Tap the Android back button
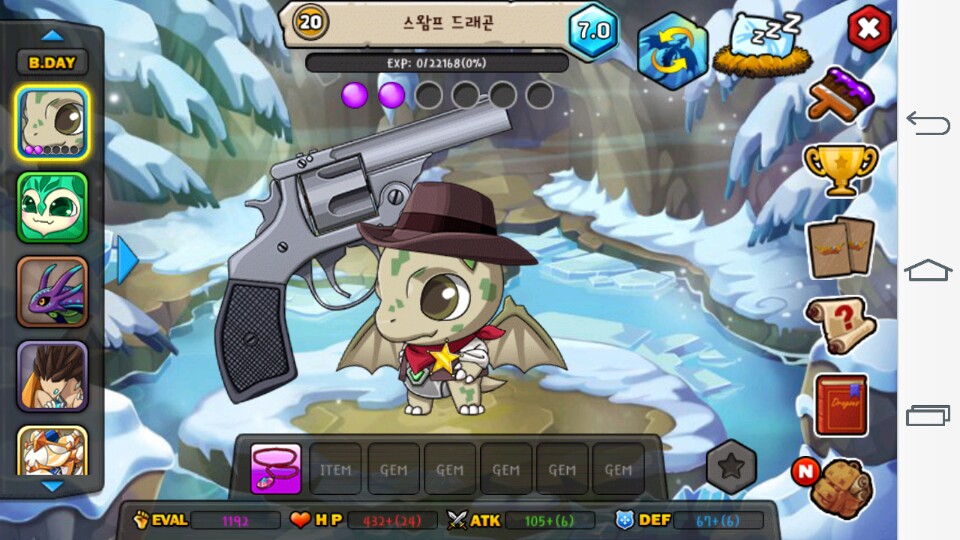This screenshot has height=540, width=960. pyautogui.click(x=927, y=124)
